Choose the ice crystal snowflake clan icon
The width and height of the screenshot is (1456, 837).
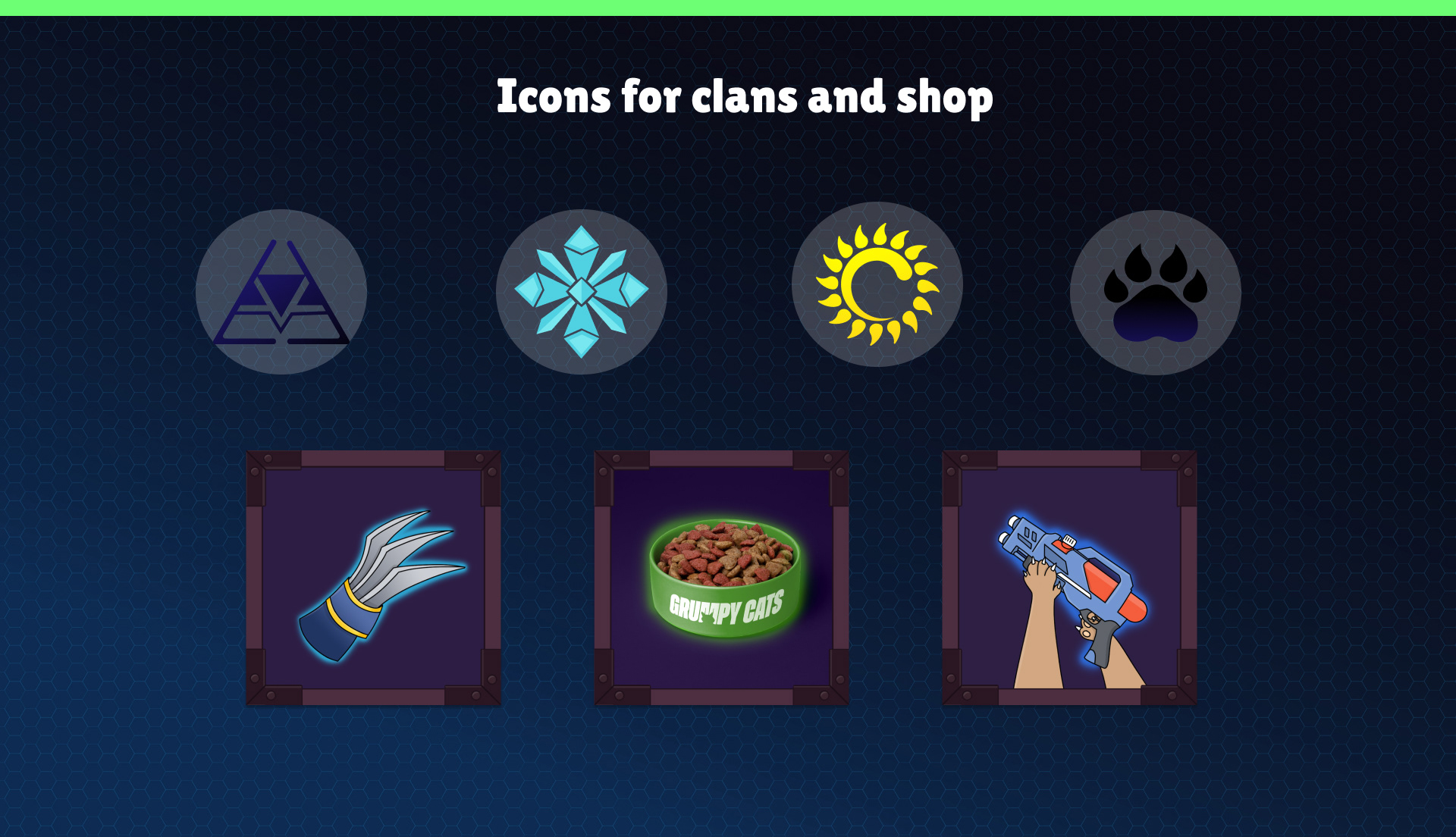click(582, 292)
